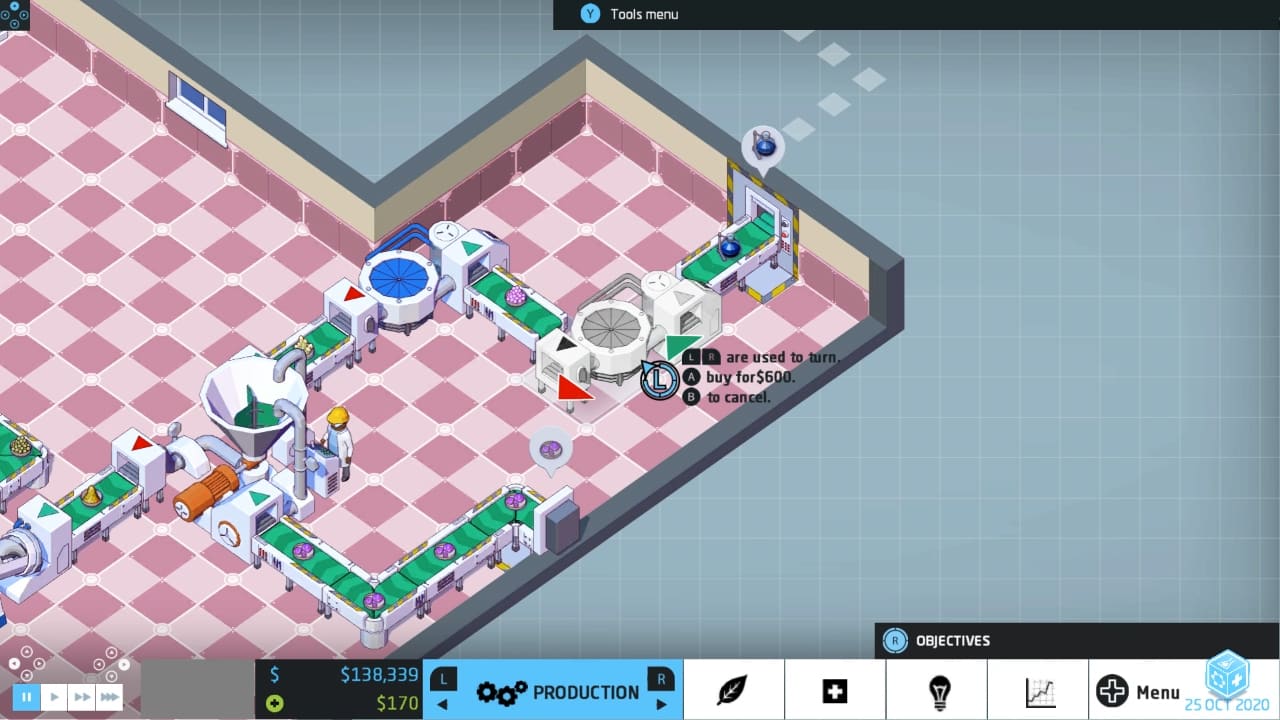Click the blue dollar balance icon
This screenshot has width=1280, height=720.
tap(276, 674)
